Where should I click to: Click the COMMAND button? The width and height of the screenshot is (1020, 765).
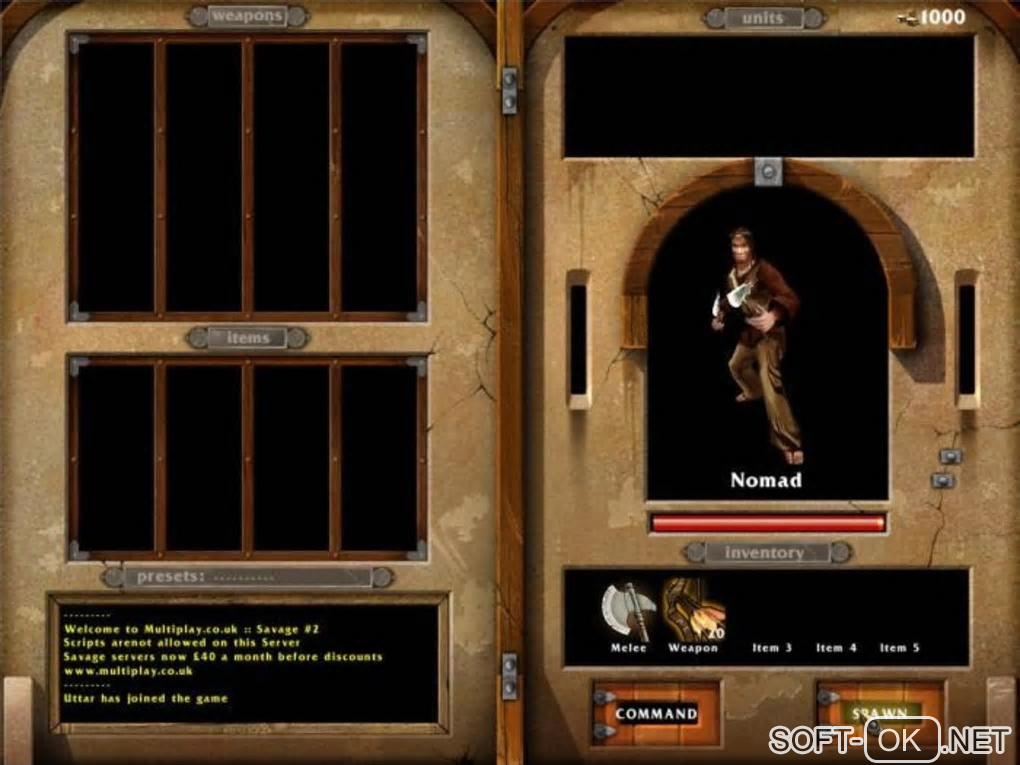[656, 713]
